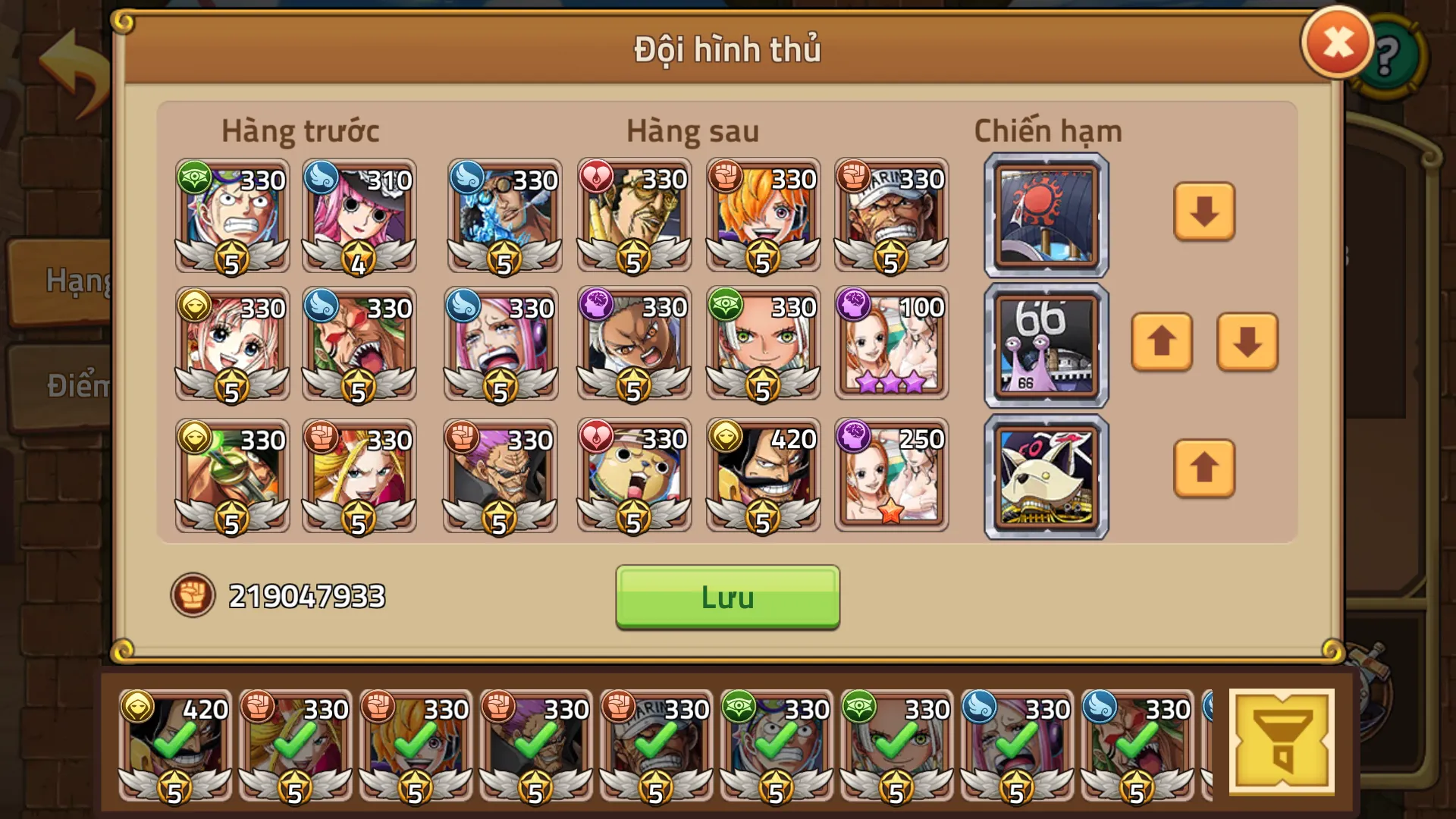This screenshot has height=819, width=1456.
Task: Select Luffy's portrait in Hàng trước
Action: tap(231, 216)
